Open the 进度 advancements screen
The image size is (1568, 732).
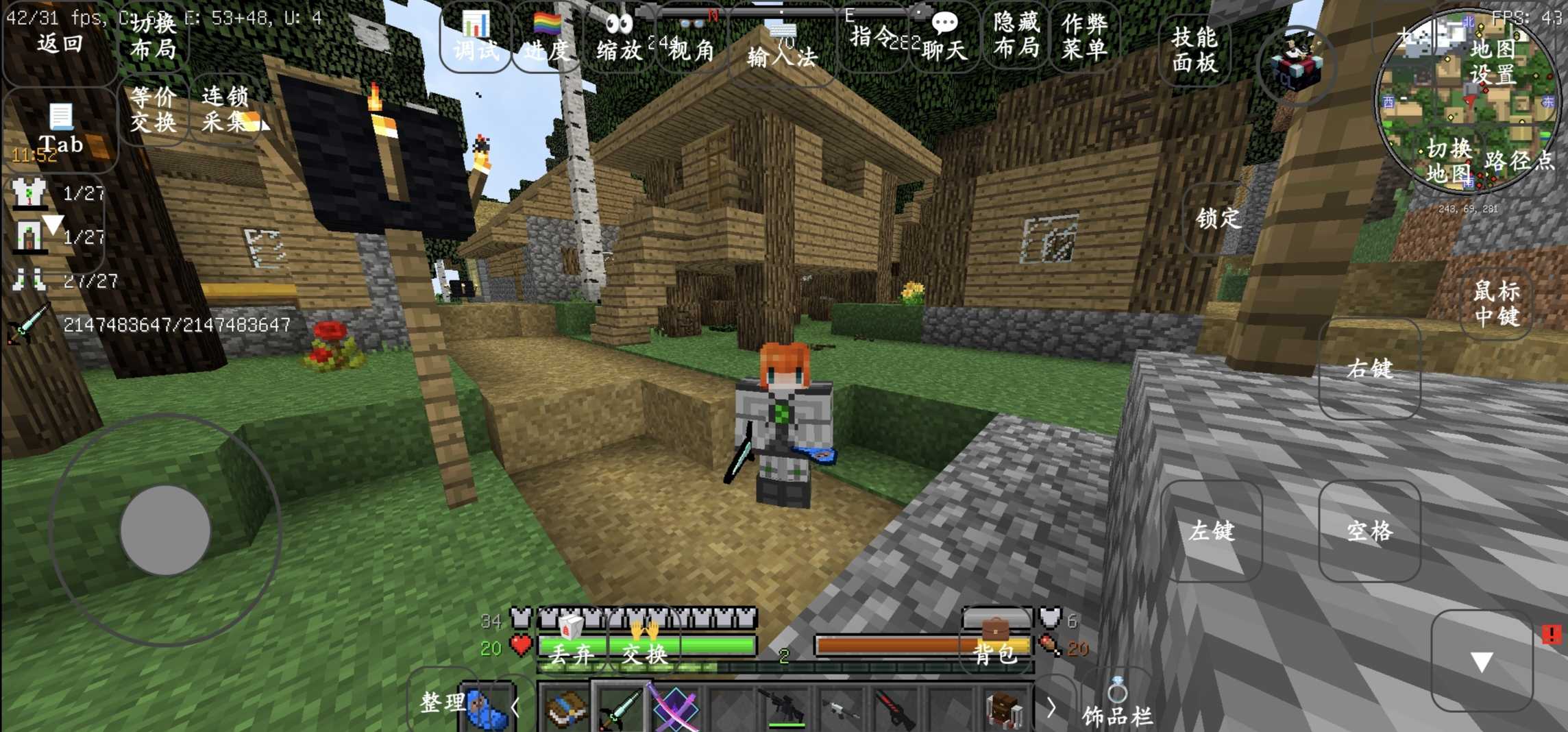pos(547,38)
